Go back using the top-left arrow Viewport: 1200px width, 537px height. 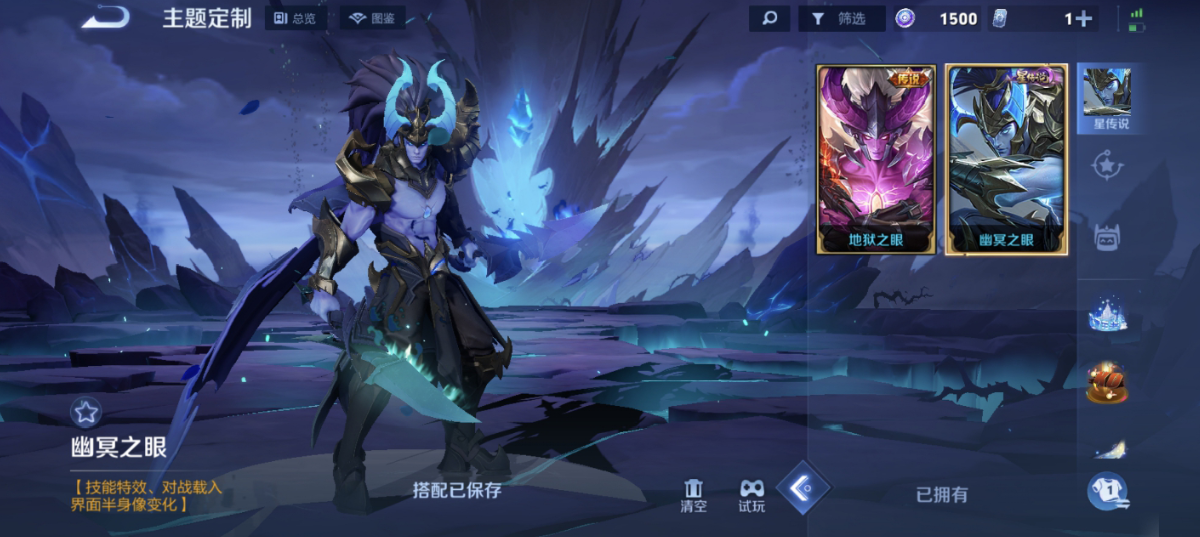click(x=105, y=18)
